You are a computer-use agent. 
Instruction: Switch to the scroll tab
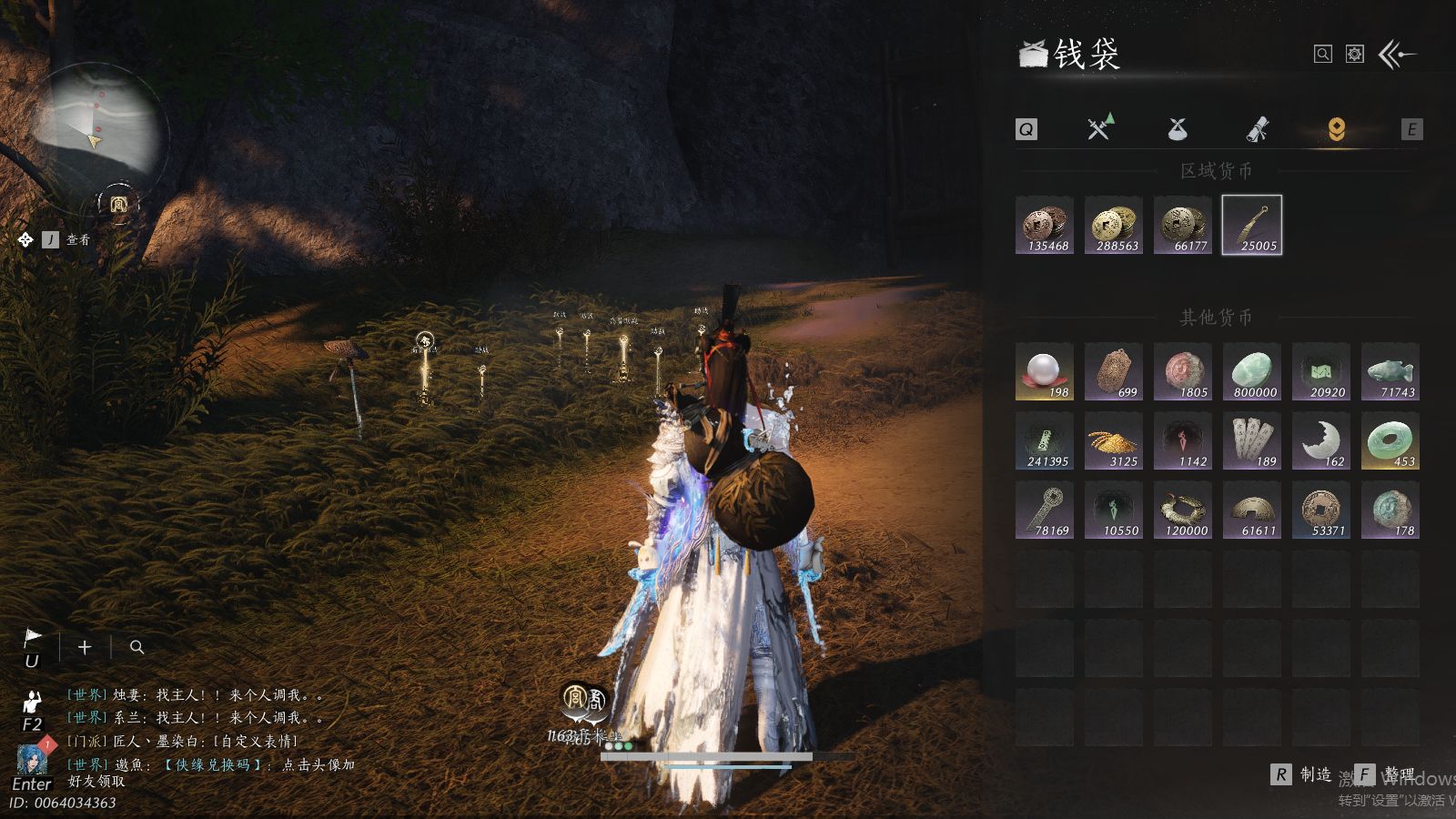tap(1257, 129)
